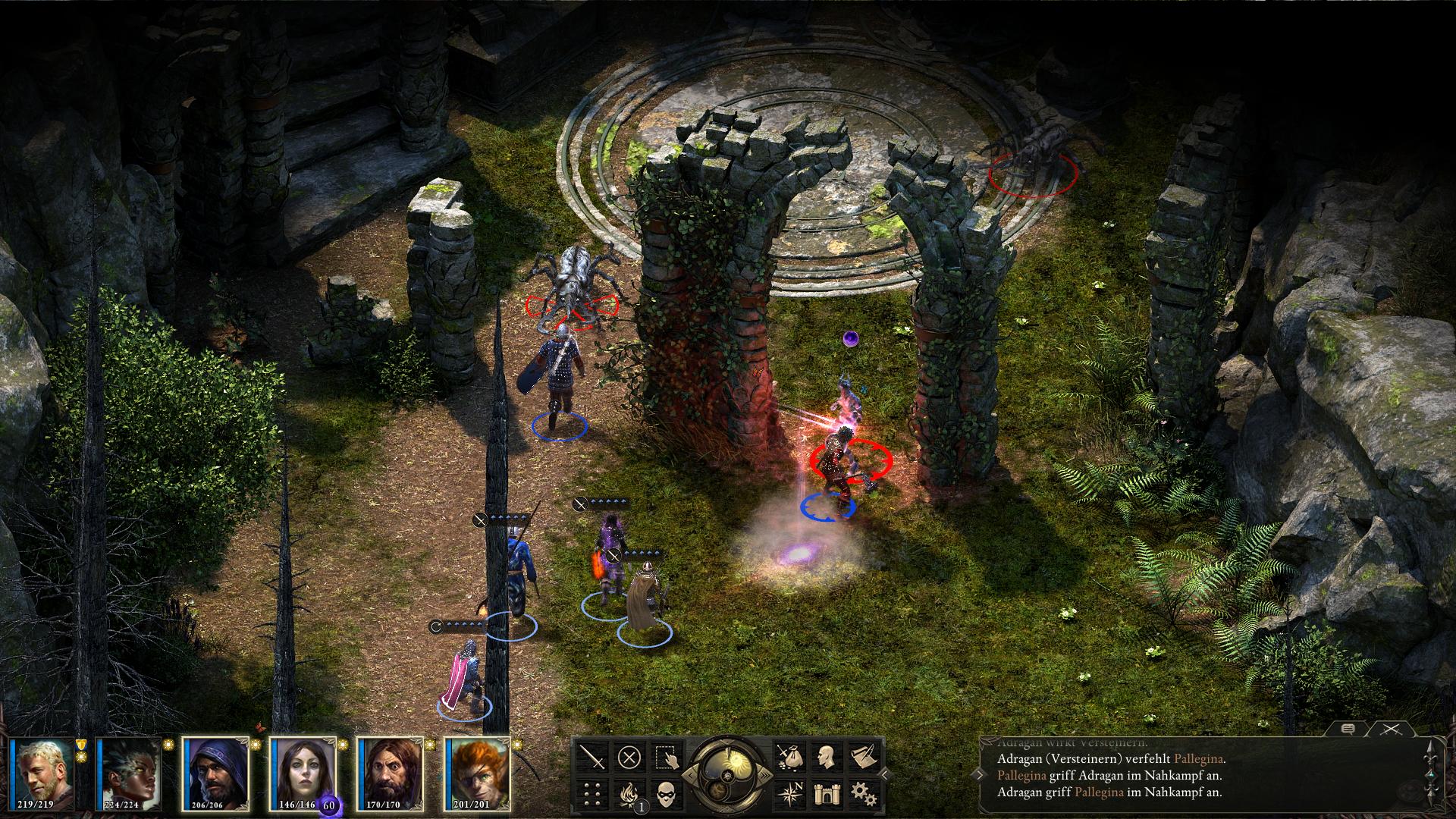Rest using the campfire icon
The width and height of the screenshot is (1456, 819).
point(629,793)
